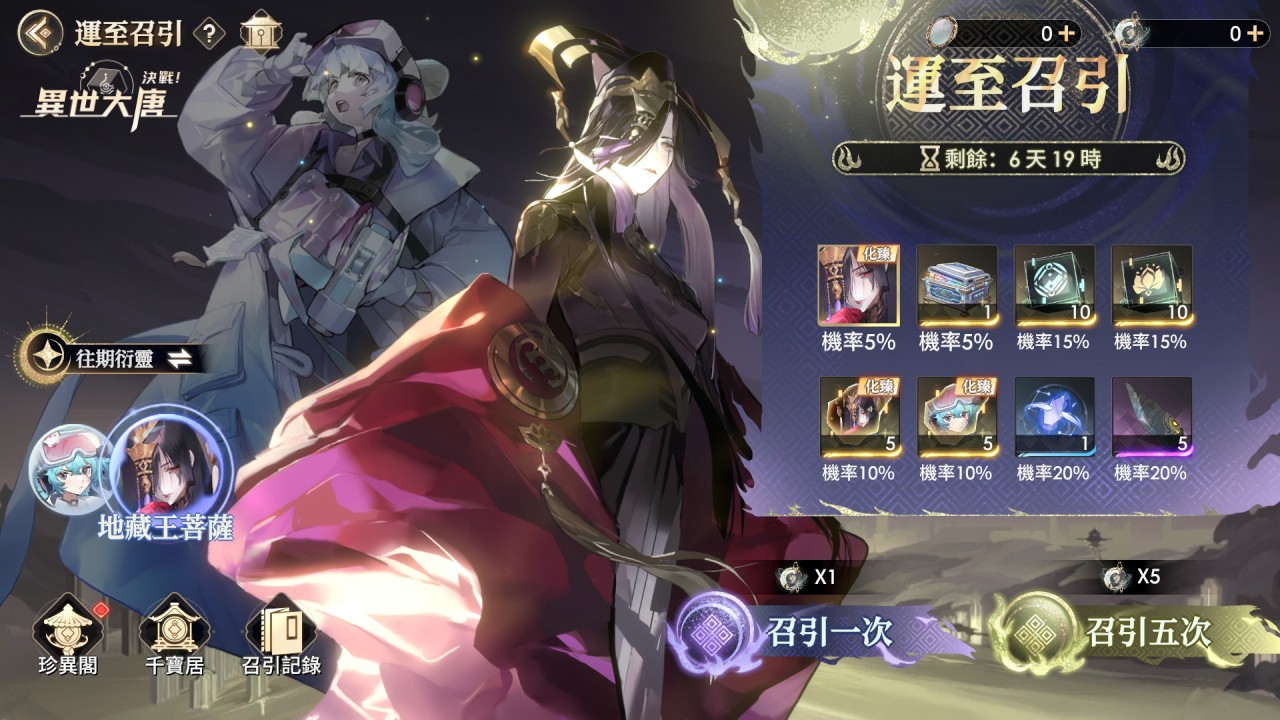Click the 10% 化臻 reward card
This screenshot has height=720, width=1280.
pyautogui.click(x=858, y=413)
